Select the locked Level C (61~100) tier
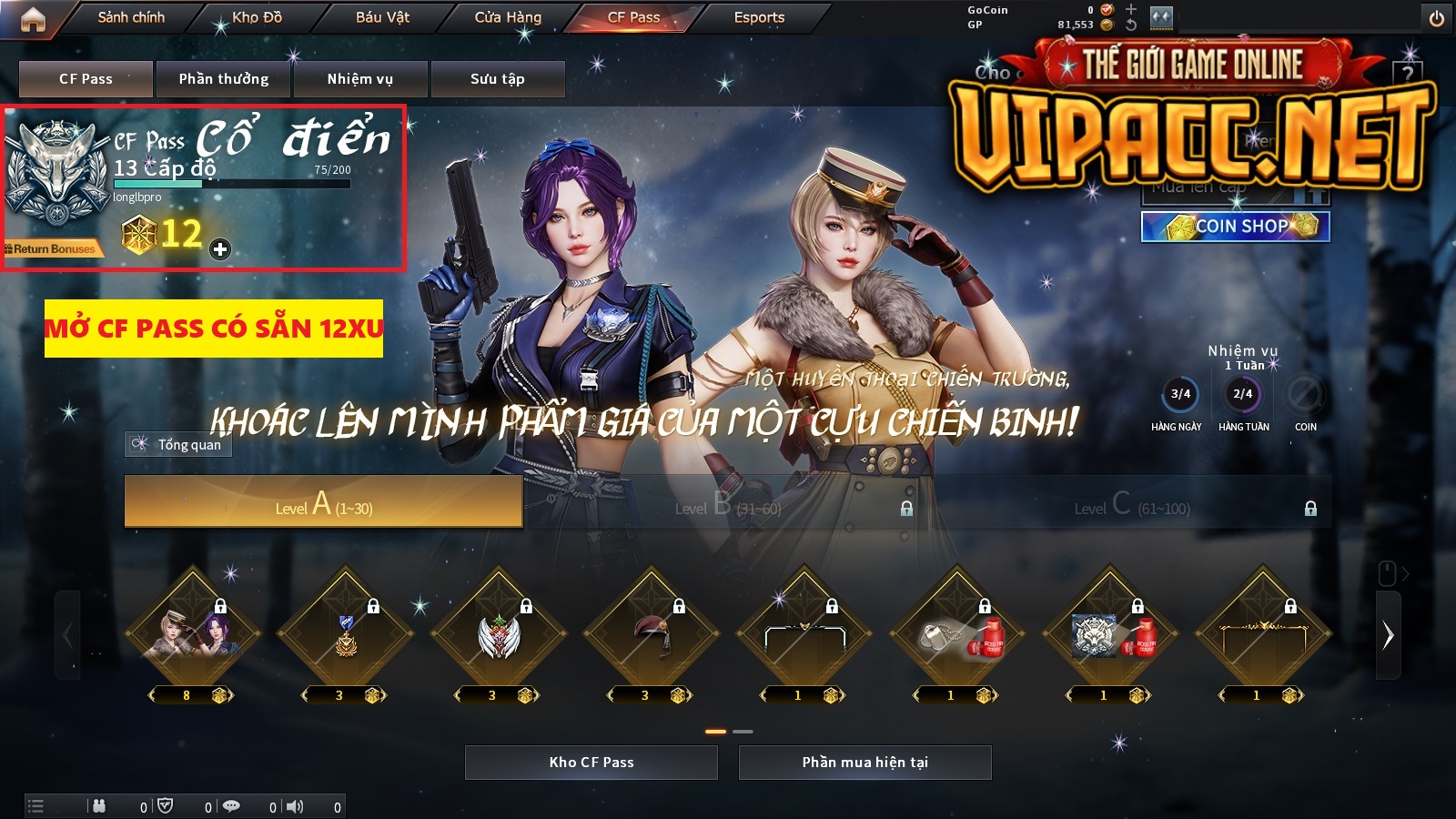The height and width of the screenshot is (819, 1456). click(x=1131, y=503)
